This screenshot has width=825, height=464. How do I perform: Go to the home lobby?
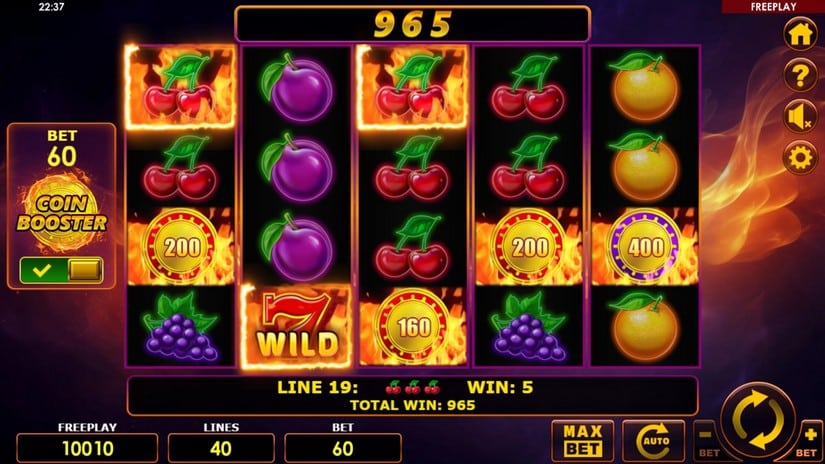pos(799,34)
